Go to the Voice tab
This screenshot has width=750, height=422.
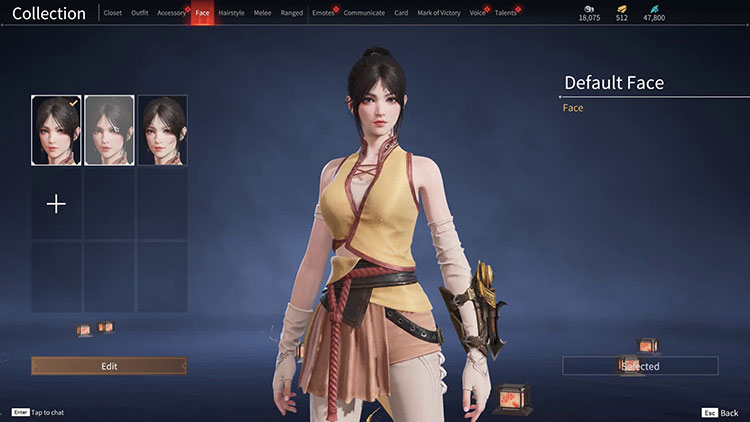[x=477, y=13]
